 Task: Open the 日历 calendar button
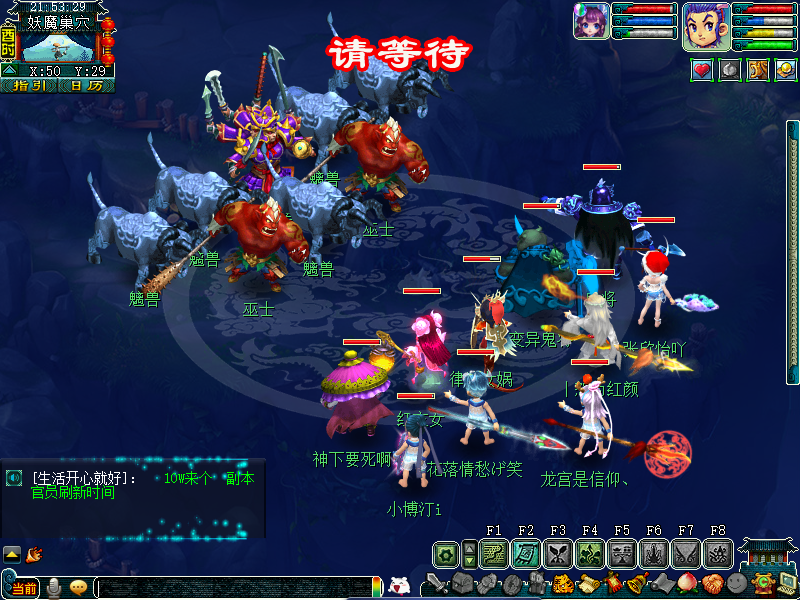pyautogui.click(x=87, y=86)
